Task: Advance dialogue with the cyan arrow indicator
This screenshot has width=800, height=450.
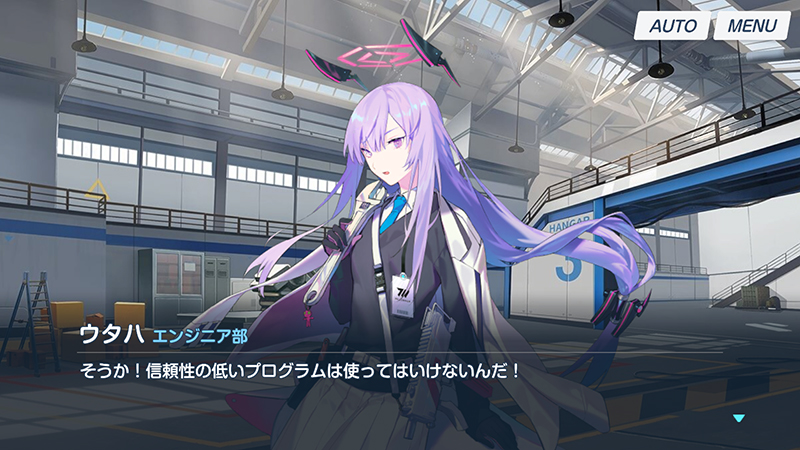Action: pos(739,418)
